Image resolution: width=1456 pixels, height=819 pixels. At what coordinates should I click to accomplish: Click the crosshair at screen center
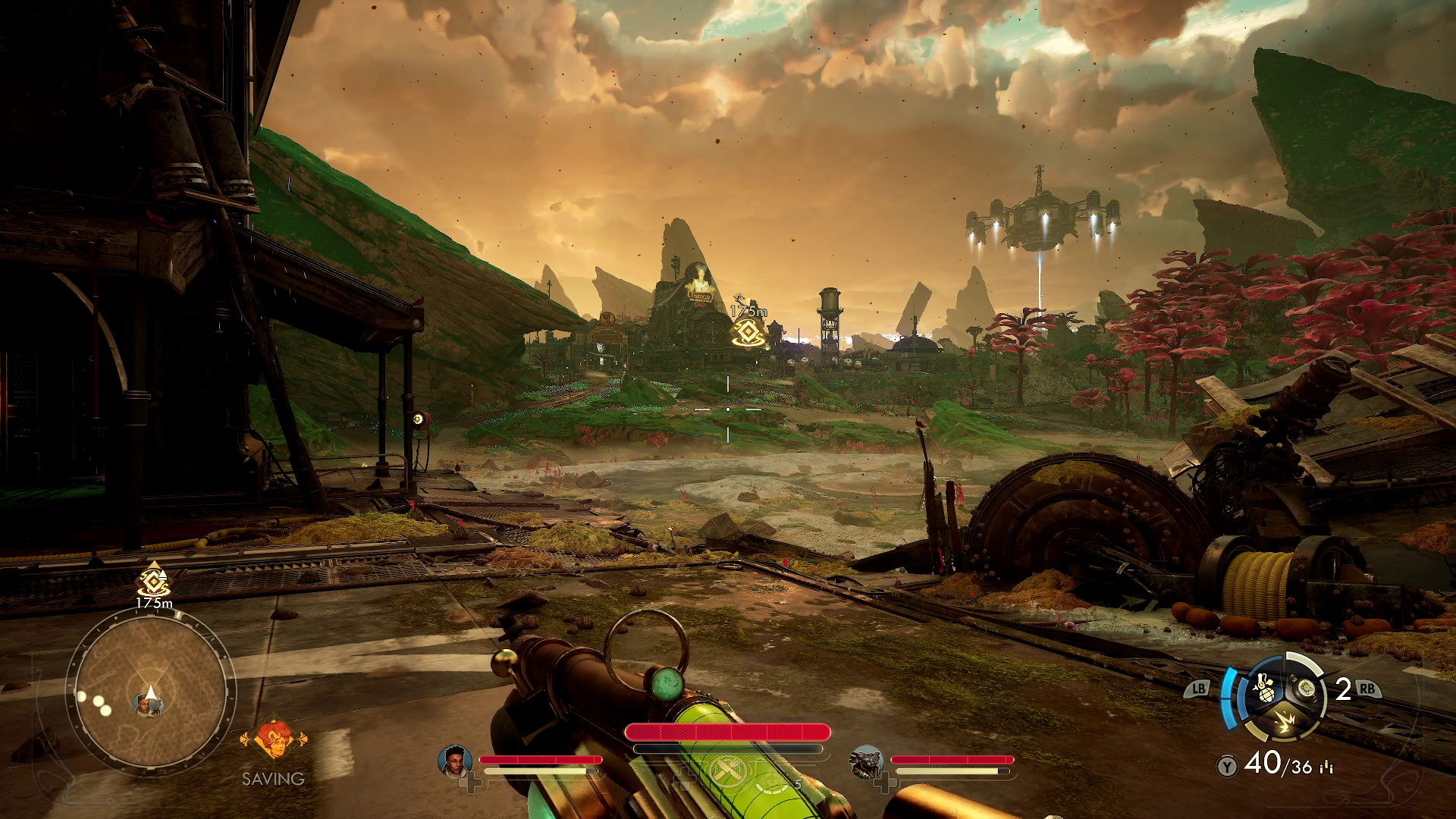[728, 409]
